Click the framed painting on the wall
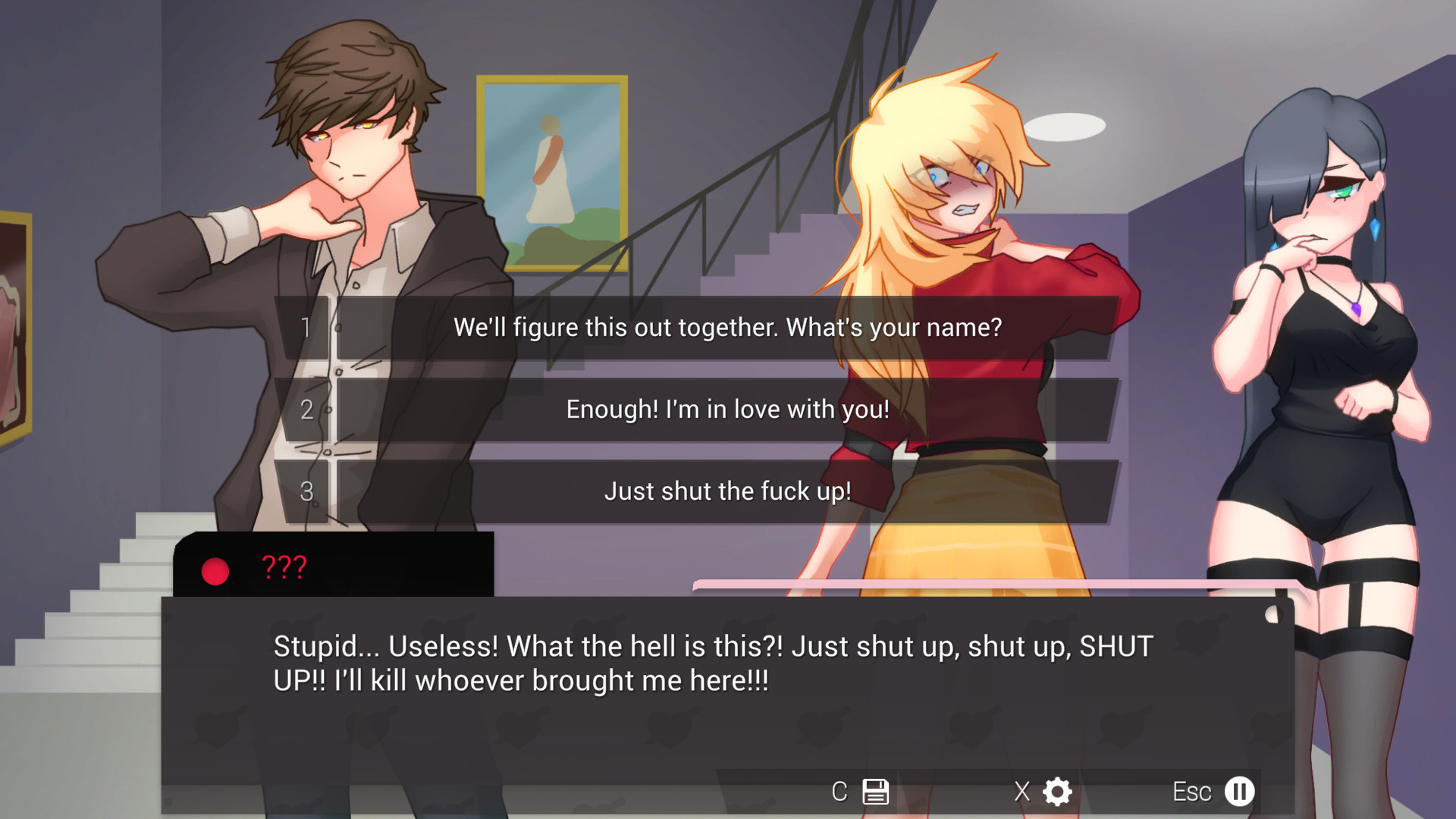 [x=553, y=173]
